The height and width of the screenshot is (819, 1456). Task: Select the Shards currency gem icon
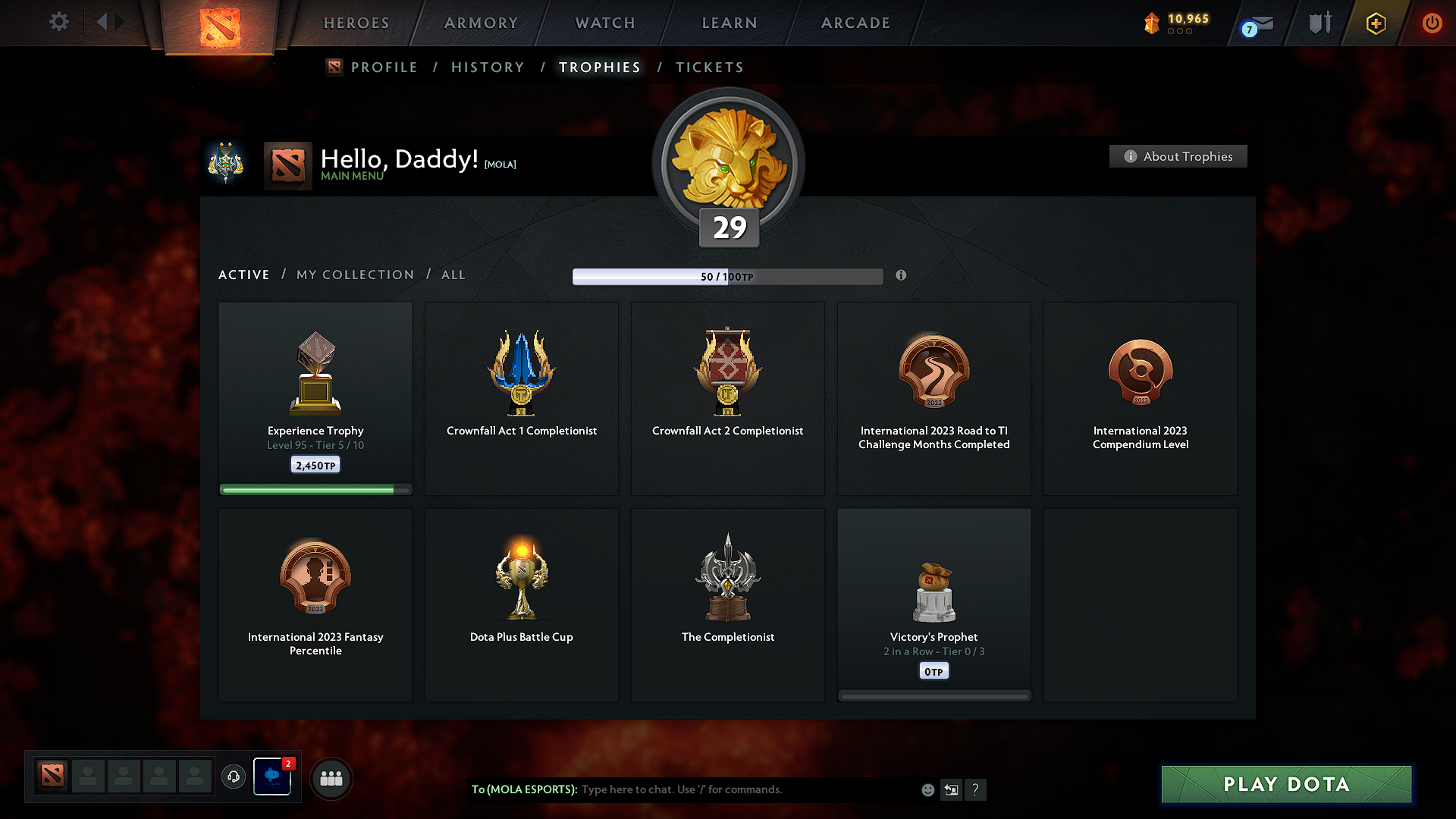click(1152, 23)
